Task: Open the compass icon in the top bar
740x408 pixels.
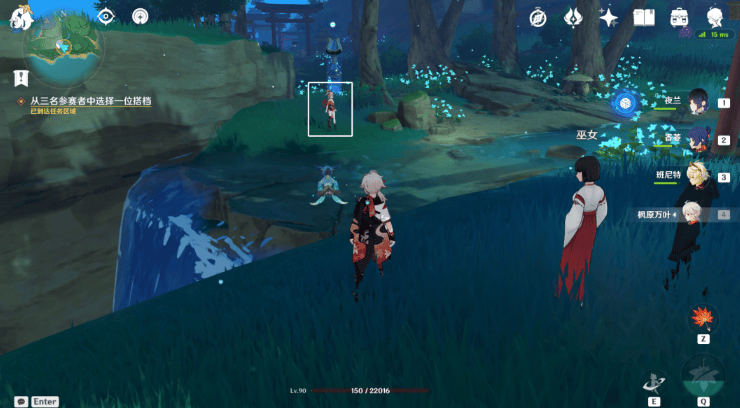Action: [538, 17]
